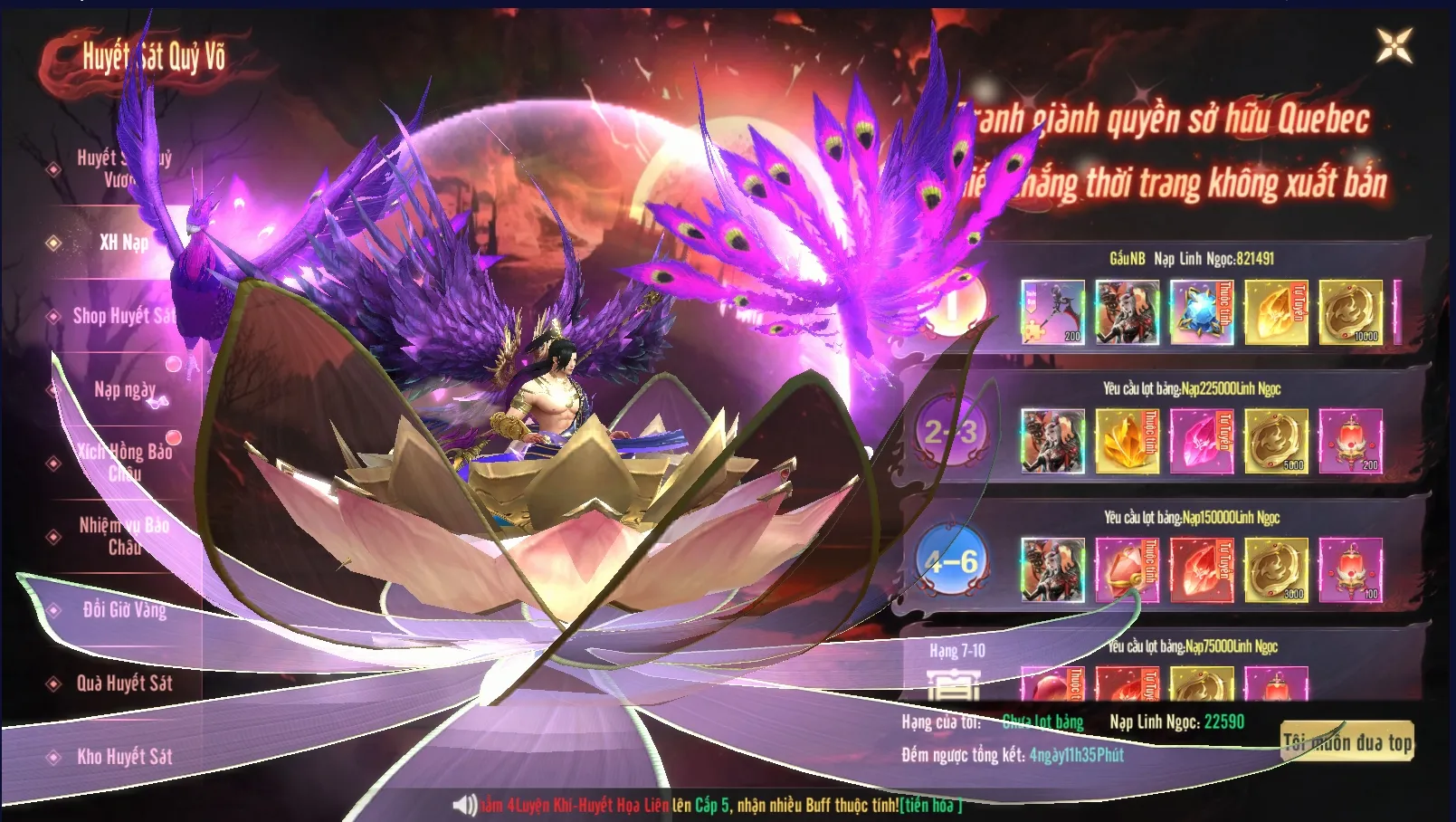
Task: Select the Nạp ngày tab
Action: pos(124,389)
